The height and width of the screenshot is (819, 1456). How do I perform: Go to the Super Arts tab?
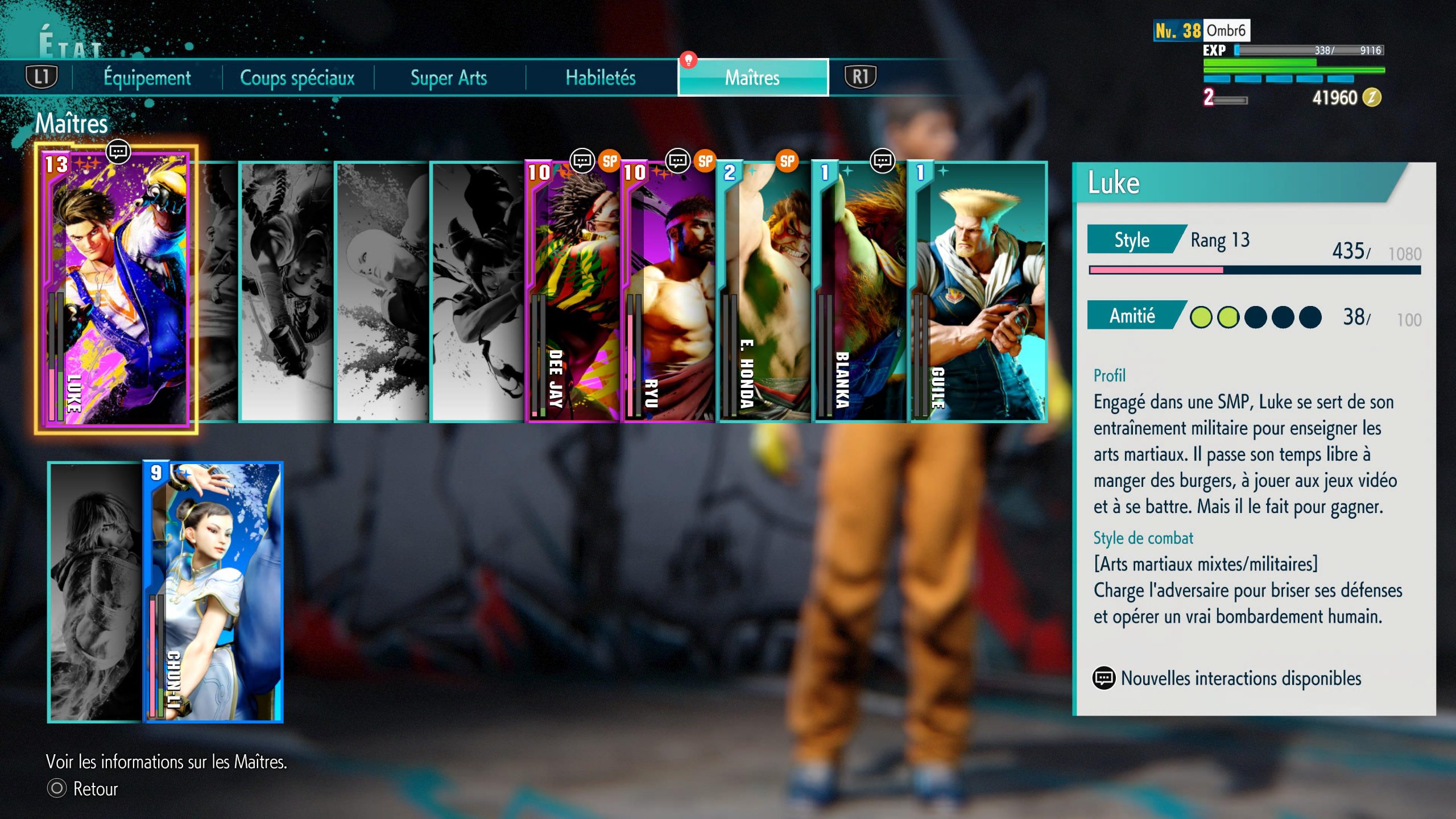pos(449,77)
